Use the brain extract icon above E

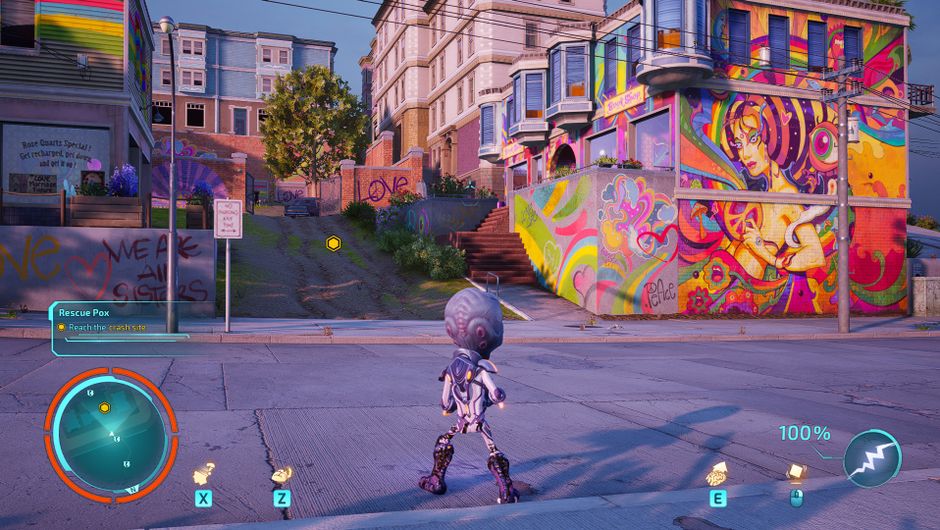click(x=717, y=473)
